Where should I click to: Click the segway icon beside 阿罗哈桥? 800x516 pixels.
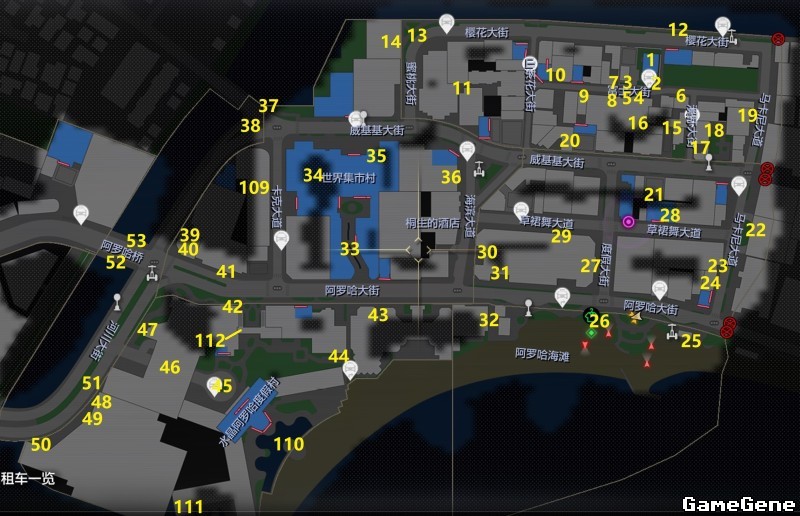click(x=152, y=273)
